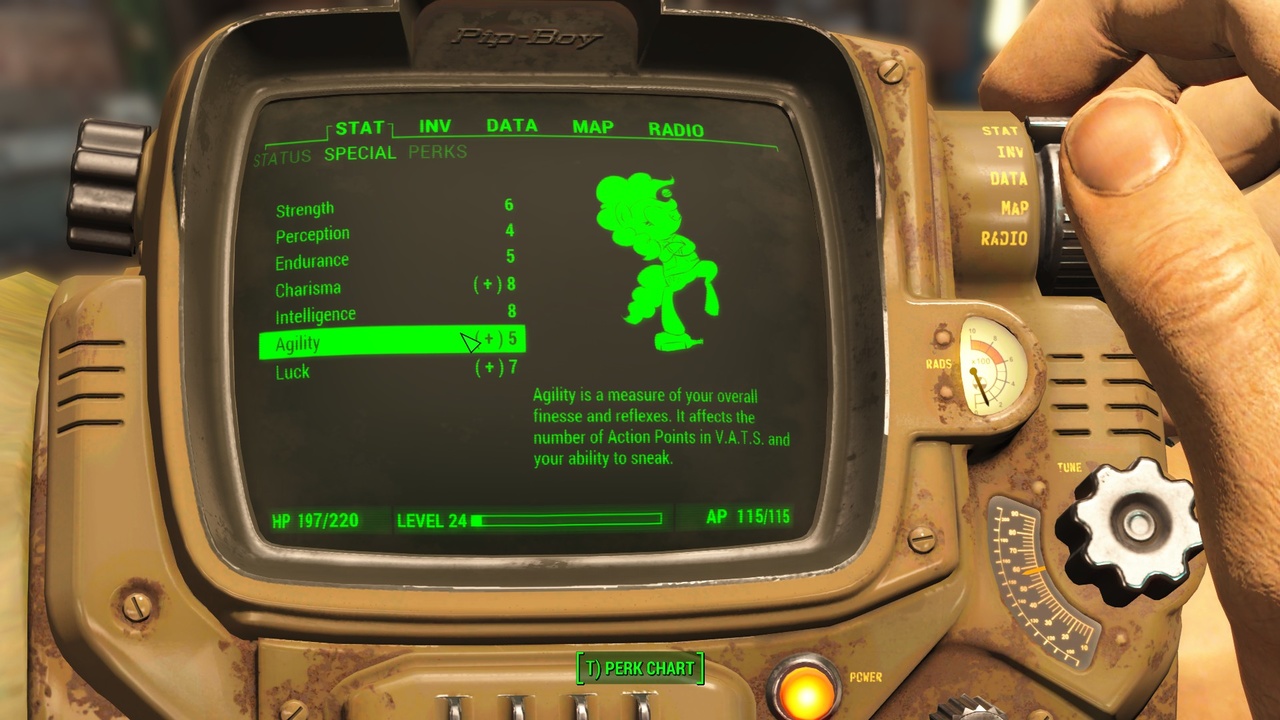Select the Intelligence stat entry
Image resolution: width=1280 pixels, height=720 pixels.
315,313
